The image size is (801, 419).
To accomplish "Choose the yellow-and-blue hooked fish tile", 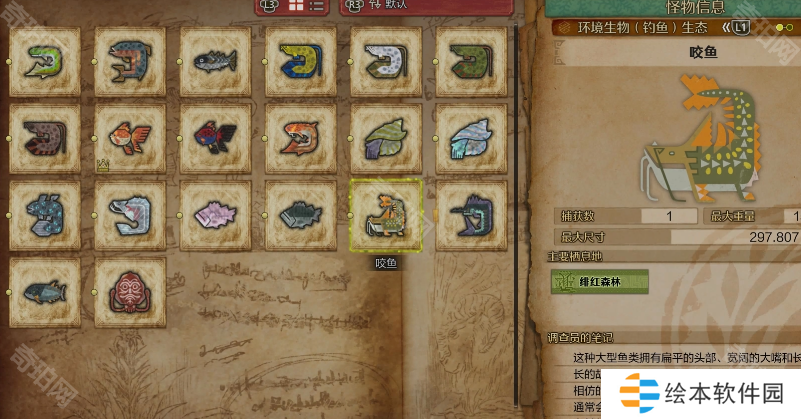I will tap(301, 62).
